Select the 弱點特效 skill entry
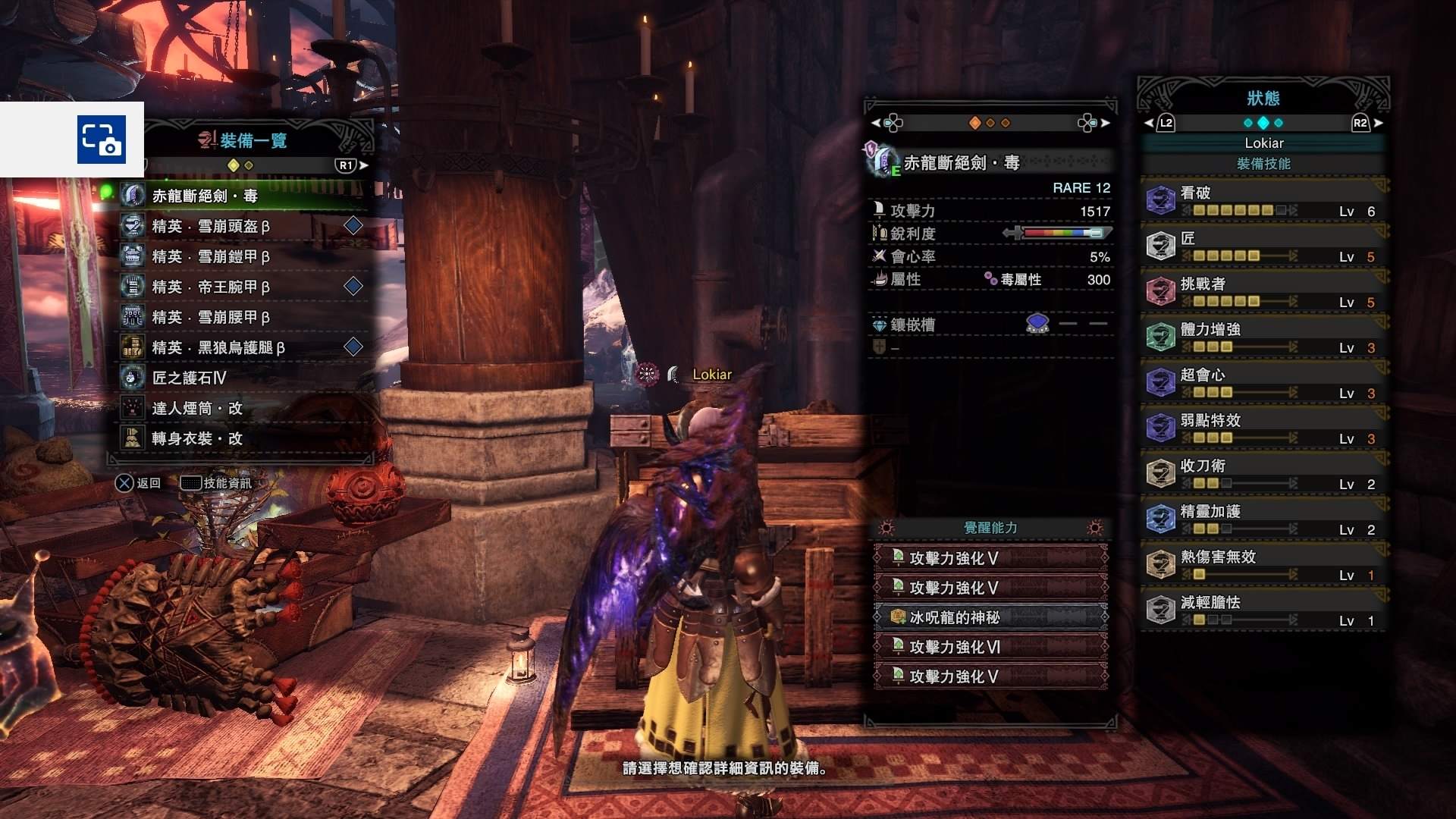The image size is (1456, 819). click(x=1263, y=428)
